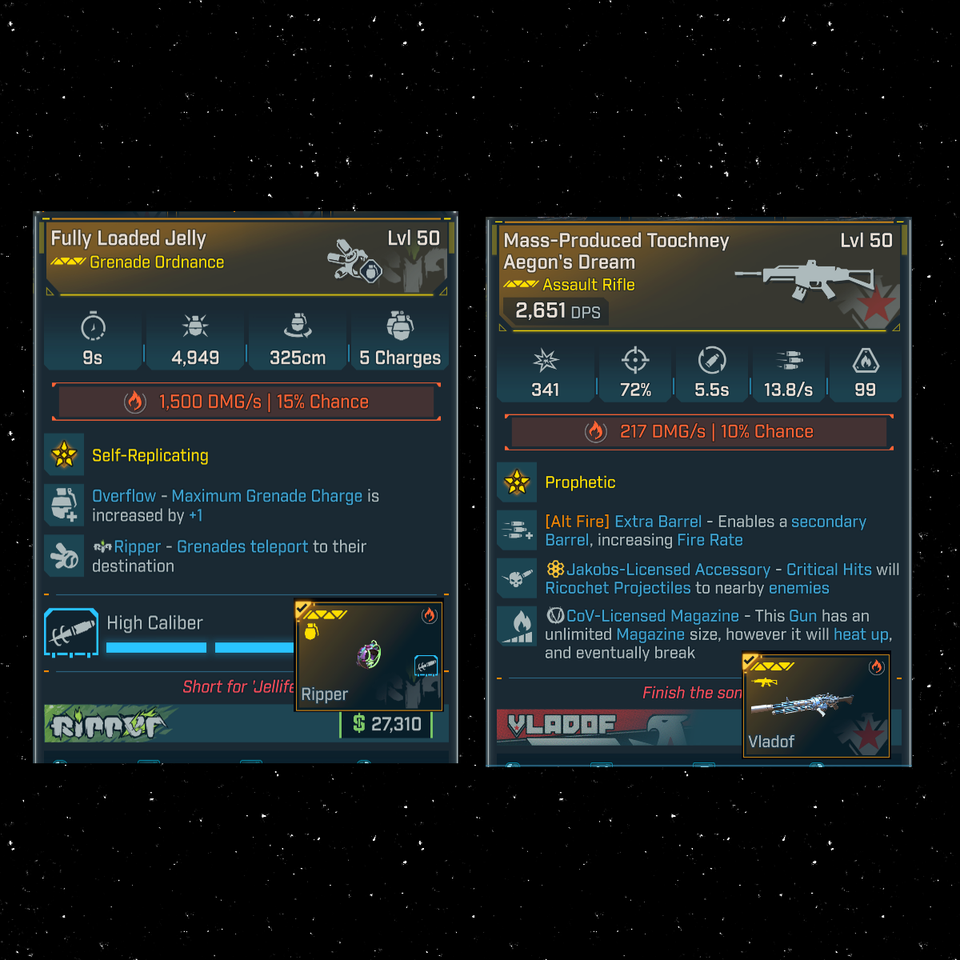
Task: Select the Vladof assault rifle item tile
Action: point(816,705)
